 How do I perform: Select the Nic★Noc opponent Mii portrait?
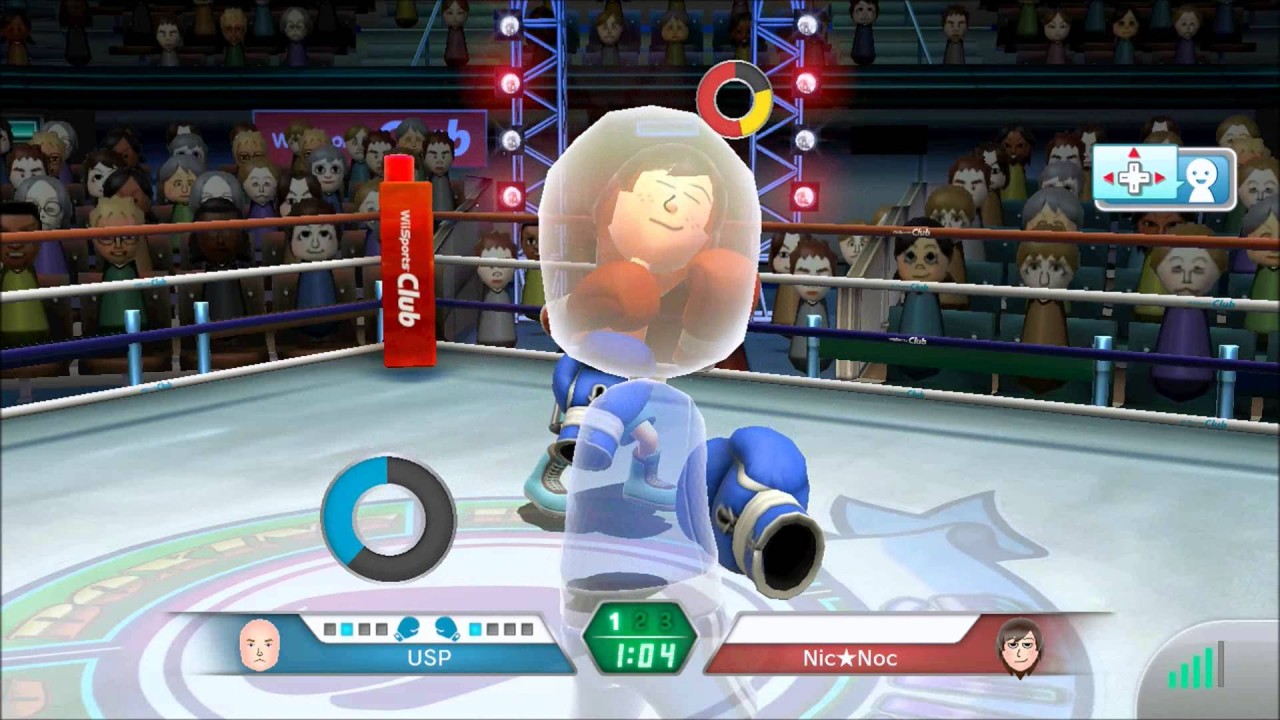click(1019, 645)
